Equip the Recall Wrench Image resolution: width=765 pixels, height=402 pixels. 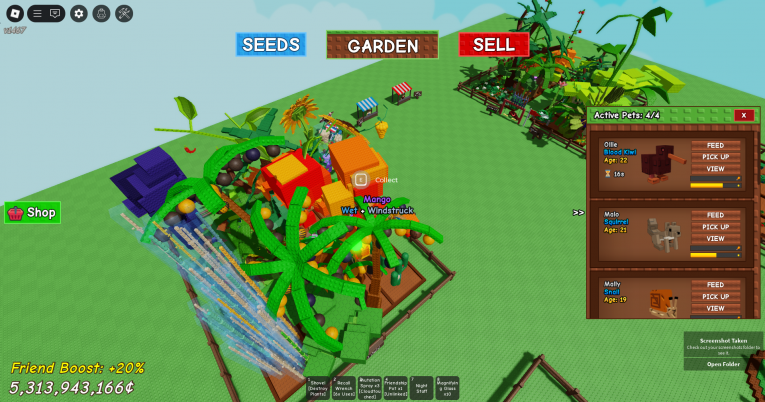pos(344,389)
